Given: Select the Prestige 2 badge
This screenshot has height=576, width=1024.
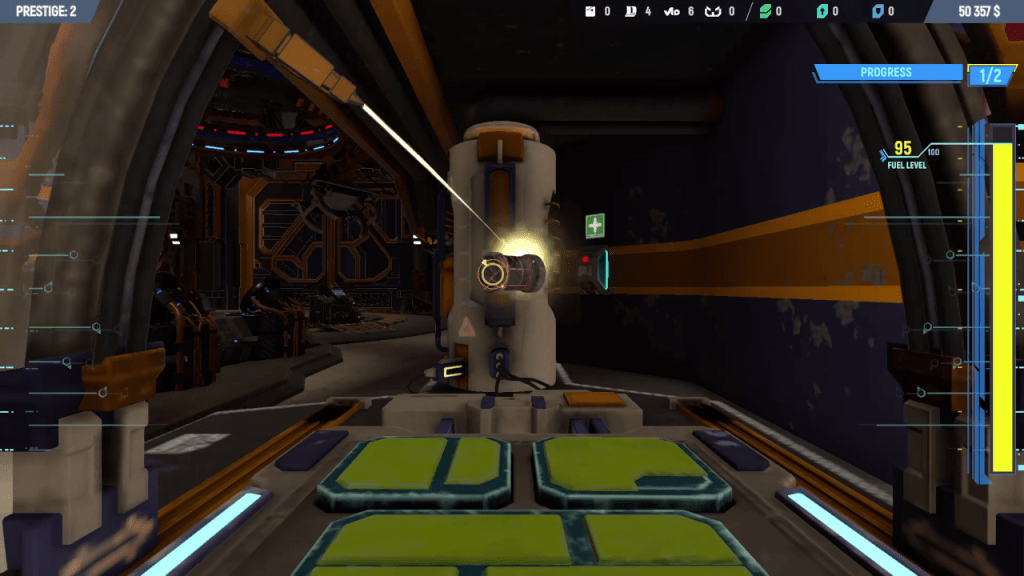Looking at the screenshot, I should click(46, 11).
